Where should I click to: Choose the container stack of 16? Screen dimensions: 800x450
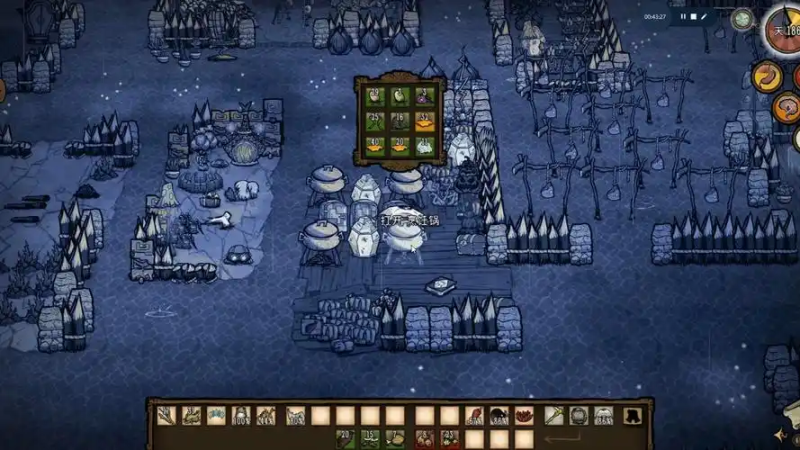[400, 122]
